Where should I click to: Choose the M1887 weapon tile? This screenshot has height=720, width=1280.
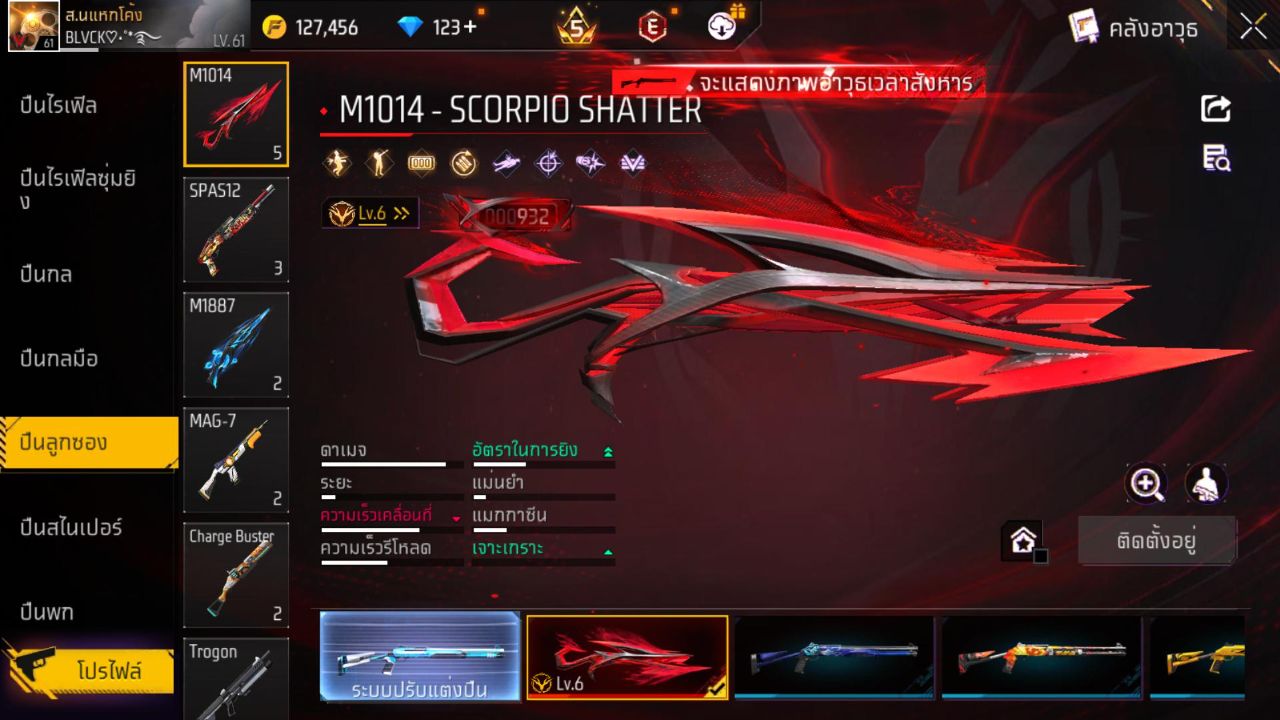(236, 344)
